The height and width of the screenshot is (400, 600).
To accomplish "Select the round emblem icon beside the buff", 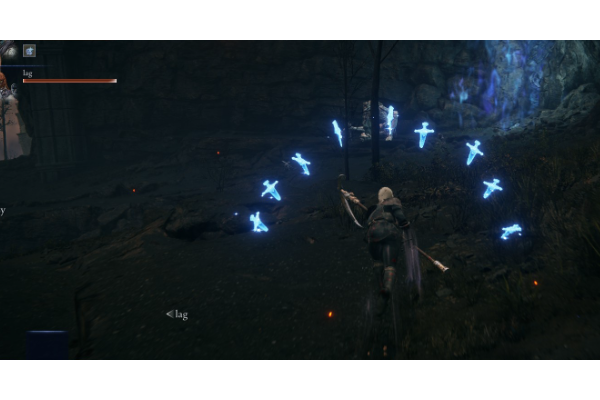I will pyautogui.click(x=11, y=50).
